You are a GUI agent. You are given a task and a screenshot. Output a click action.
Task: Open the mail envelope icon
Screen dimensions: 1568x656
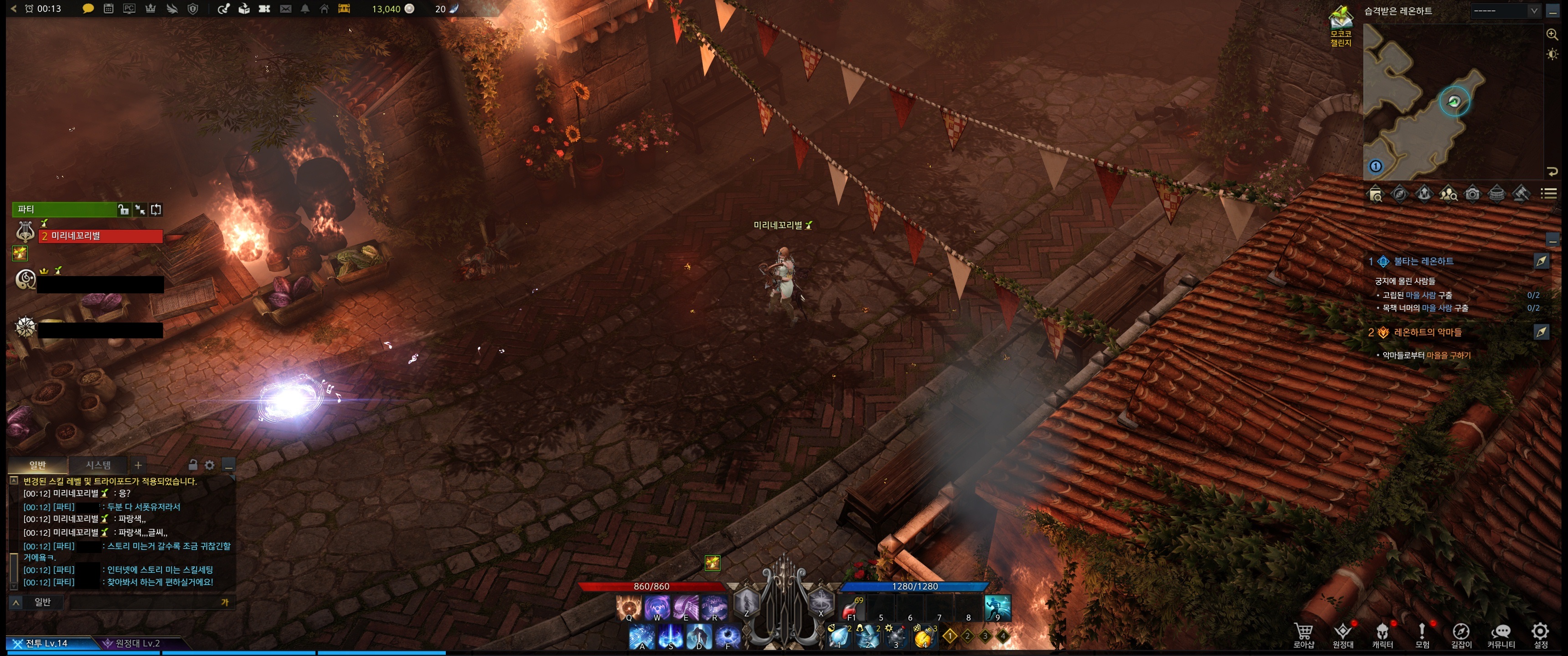(x=285, y=9)
